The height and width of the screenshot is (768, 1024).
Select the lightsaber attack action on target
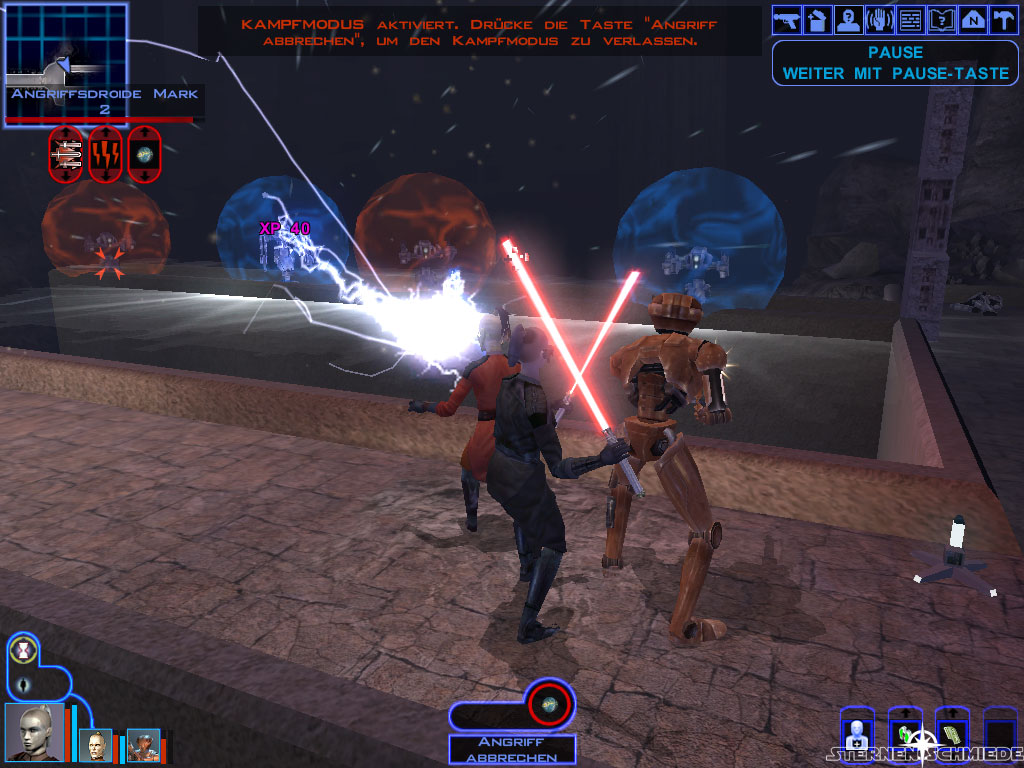[66, 155]
